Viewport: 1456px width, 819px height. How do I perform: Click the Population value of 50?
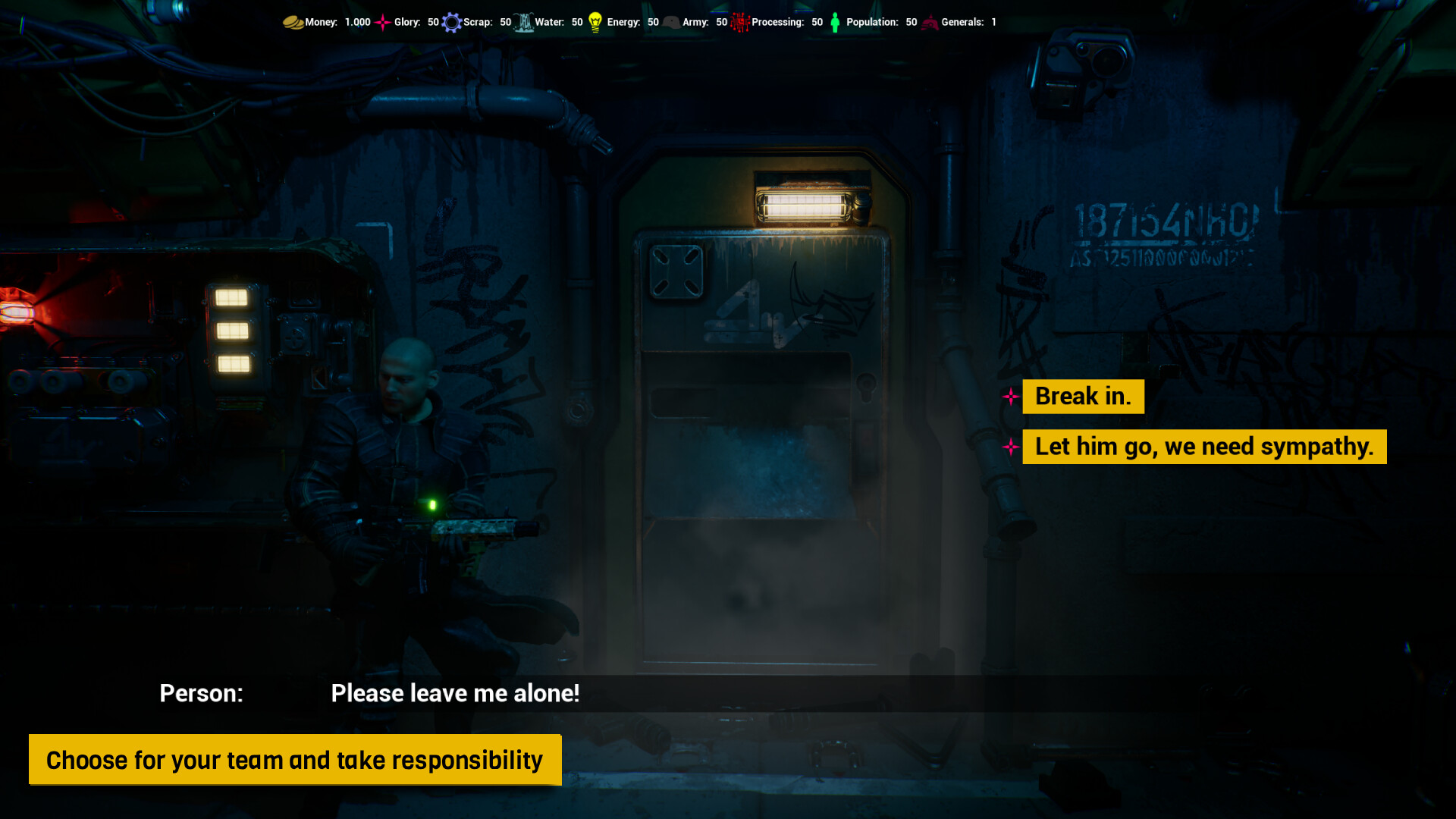tap(912, 22)
